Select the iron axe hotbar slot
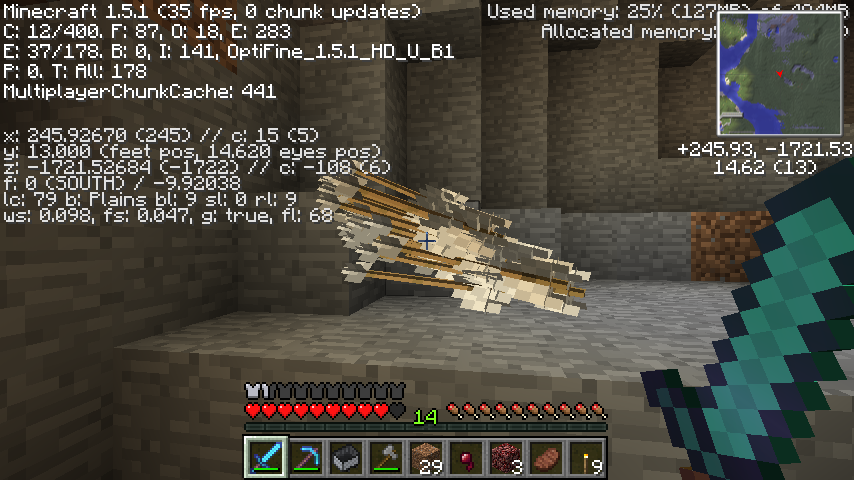This screenshot has width=854, height=480. pos(386,458)
